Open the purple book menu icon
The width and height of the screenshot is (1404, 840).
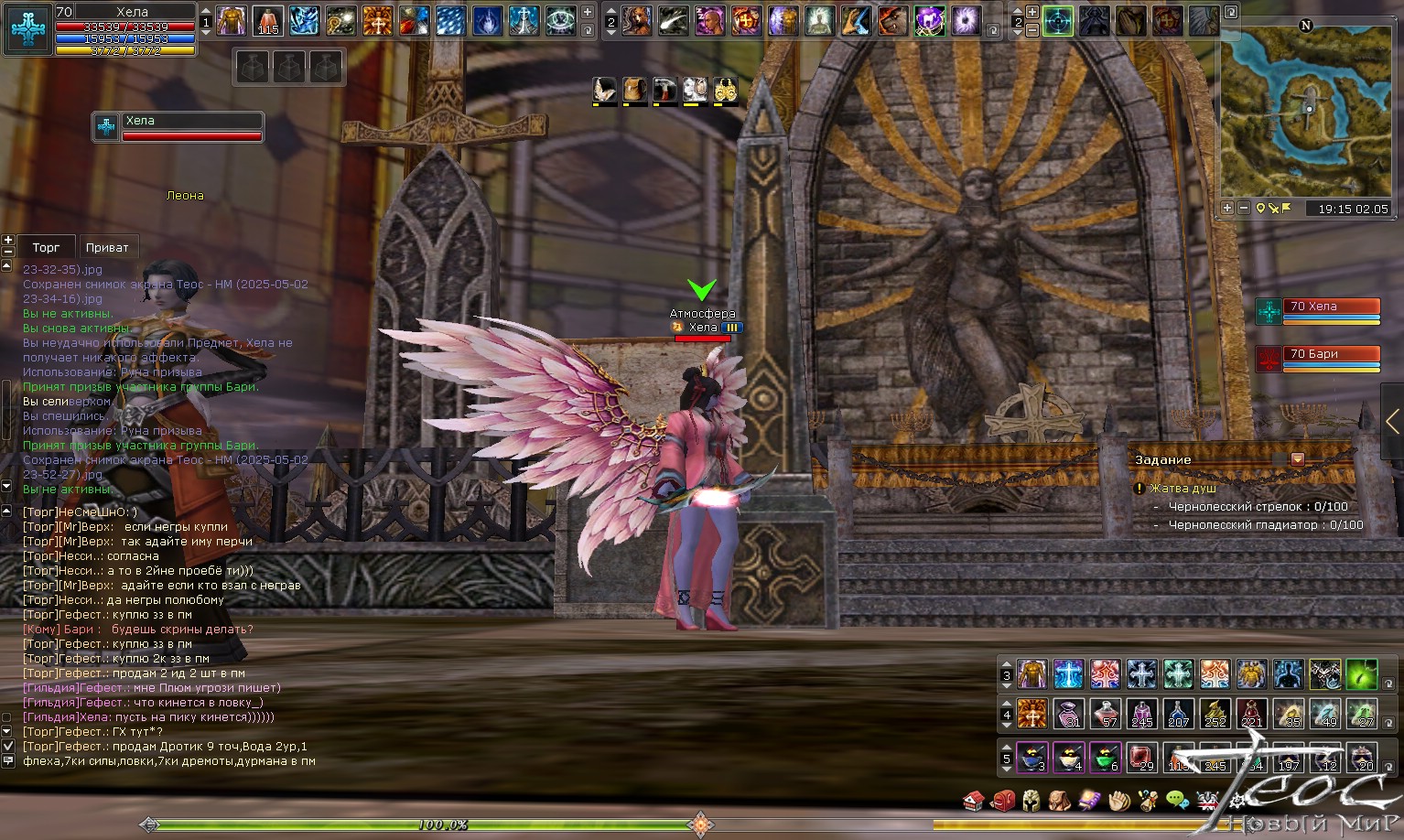click(x=1089, y=802)
